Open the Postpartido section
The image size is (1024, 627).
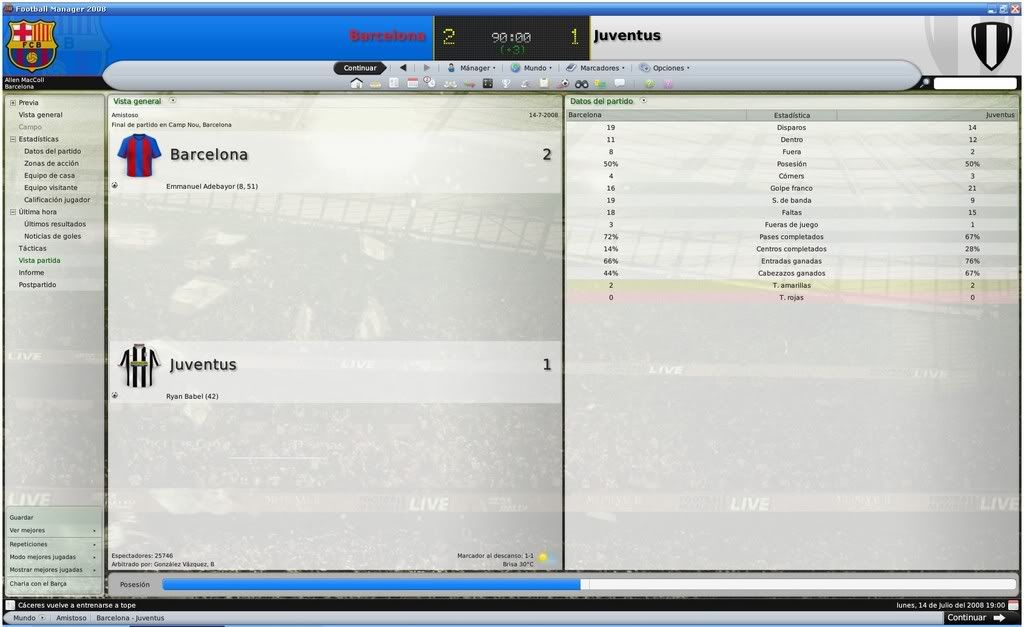[x=37, y=285]
